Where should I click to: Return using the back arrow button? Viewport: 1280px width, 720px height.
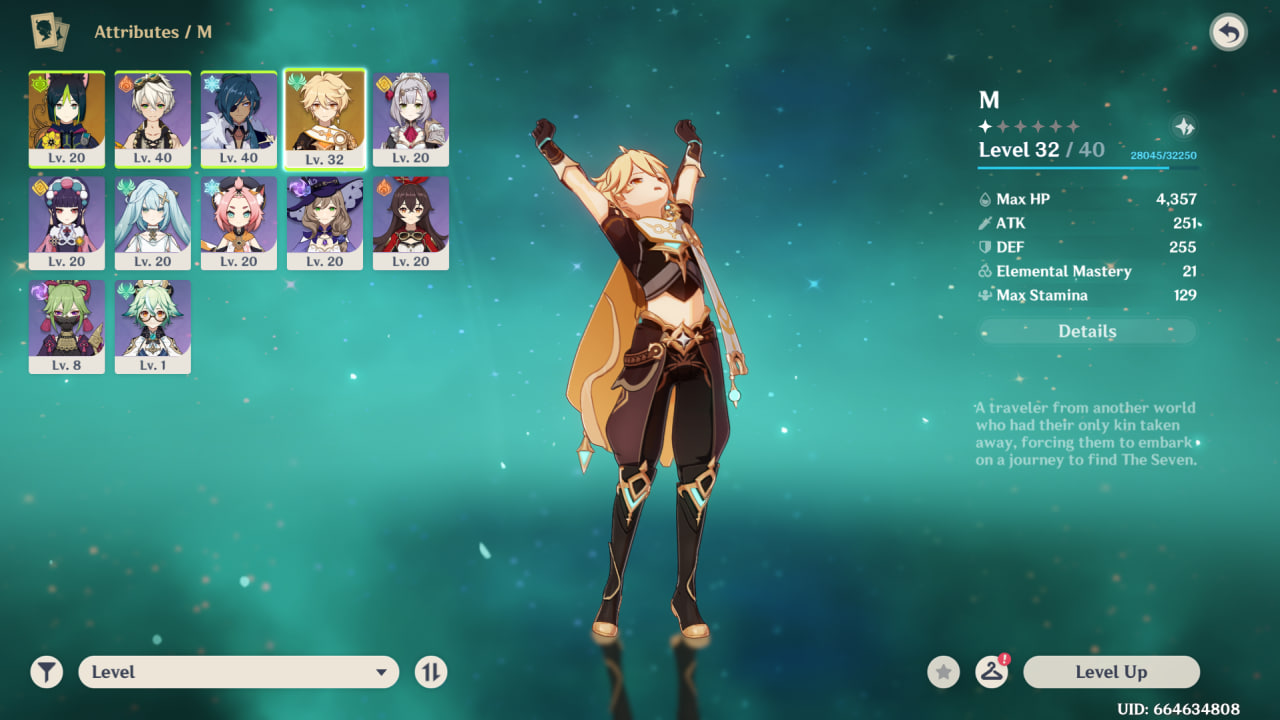(x=1228, y=33)
